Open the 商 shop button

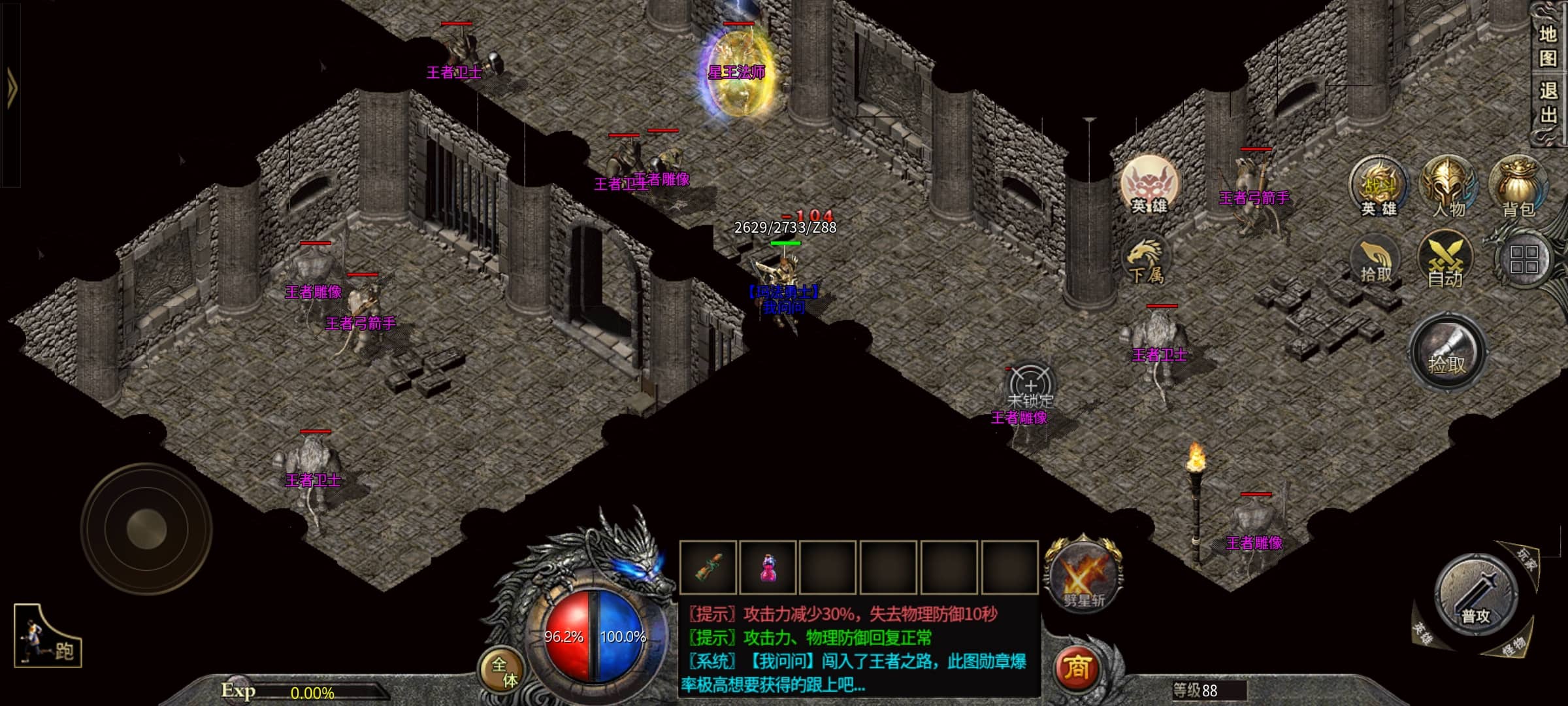point(1077,668)
